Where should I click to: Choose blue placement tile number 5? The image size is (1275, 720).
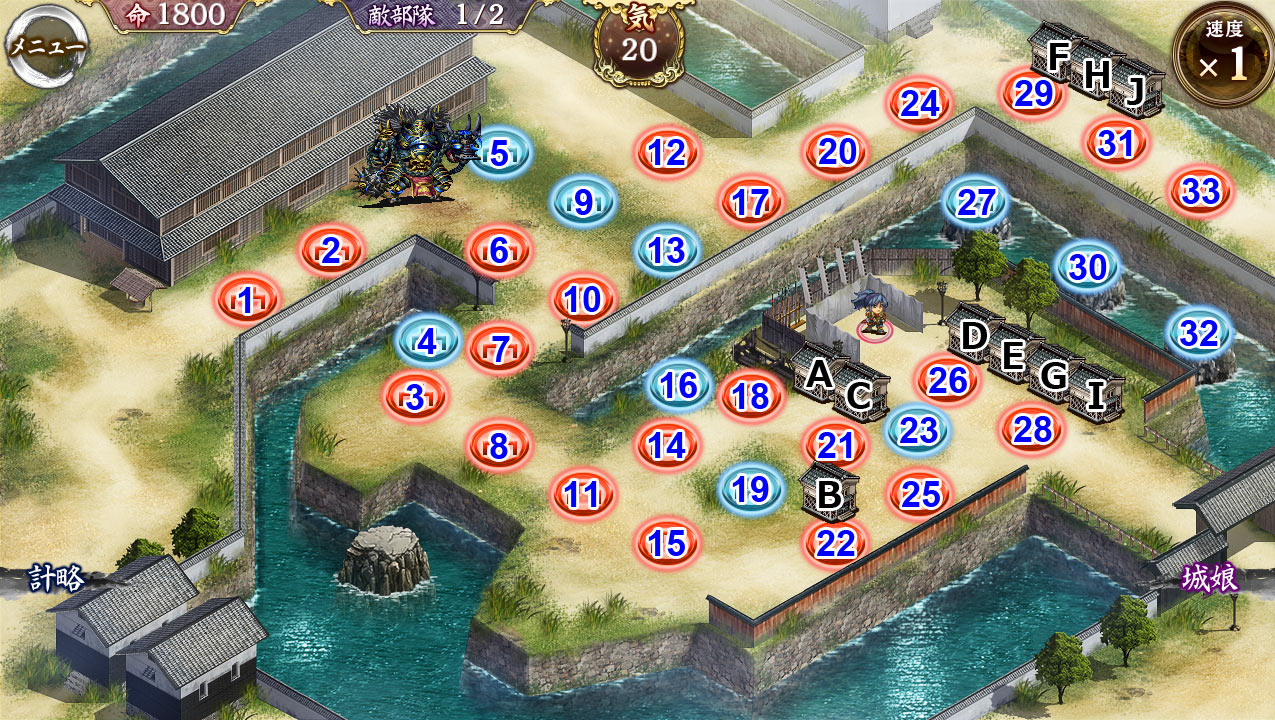click(499, 154)
